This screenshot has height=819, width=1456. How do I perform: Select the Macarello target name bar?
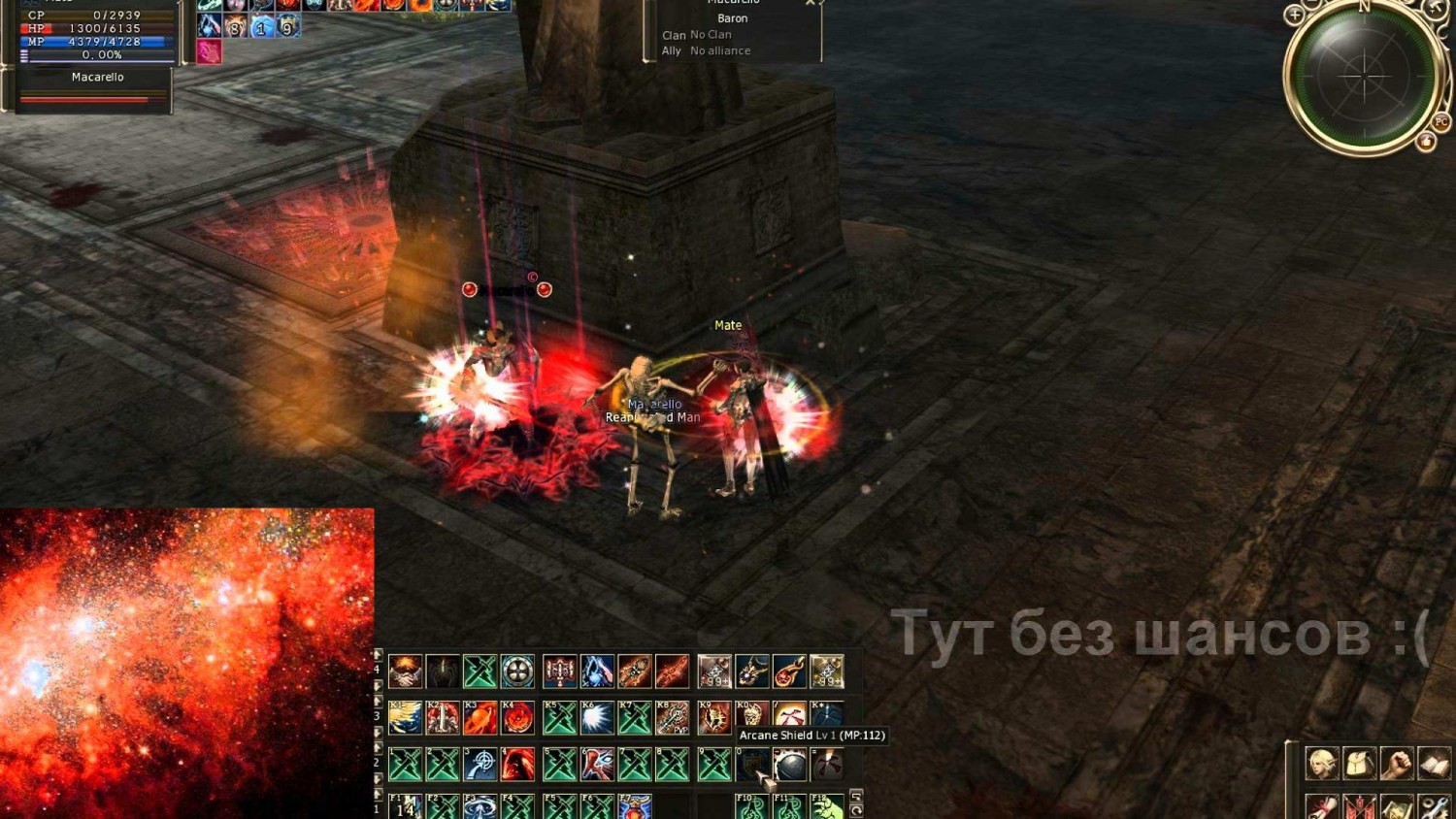point(97,78)
